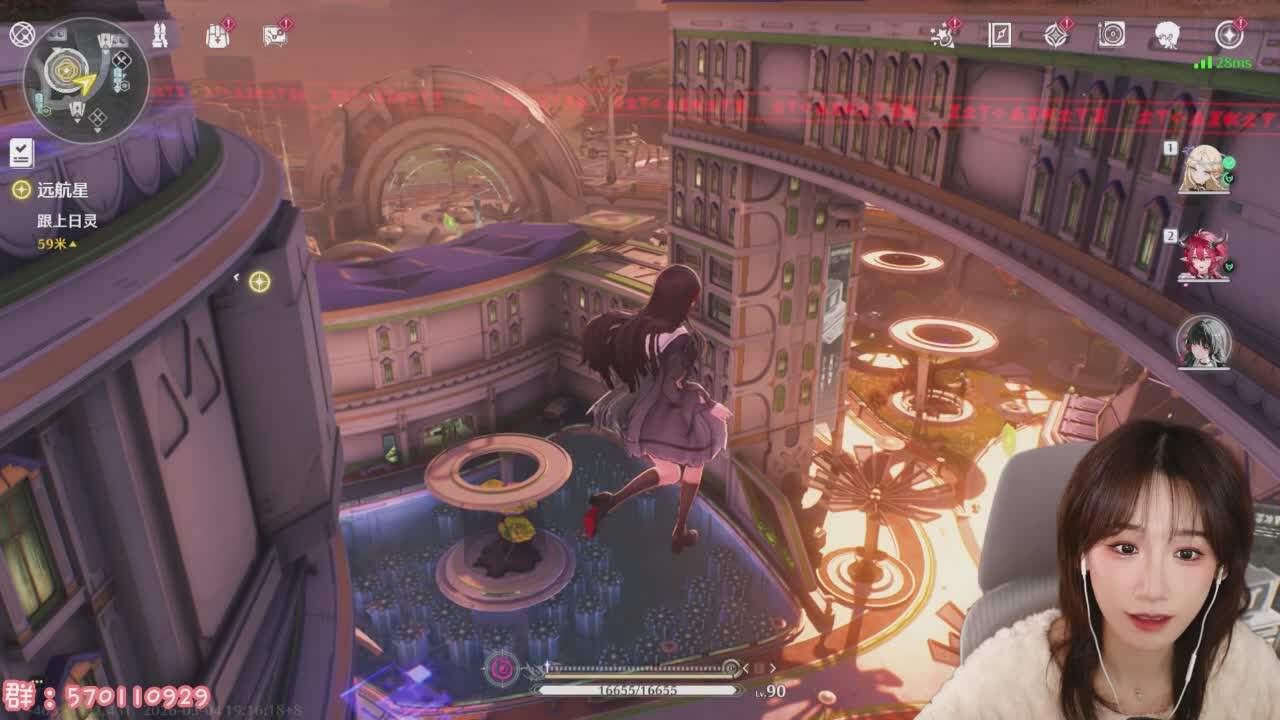Open the circular minimap
Image resolution: width=1280 pixels, height=720 pixels.
[x=86, y=80]
